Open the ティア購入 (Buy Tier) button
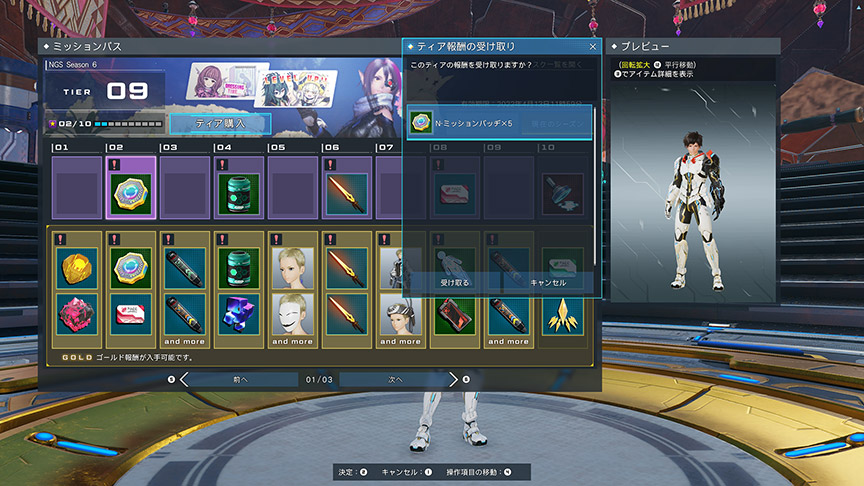The height and width of the screenshot is (486, 864). point(219,122)
